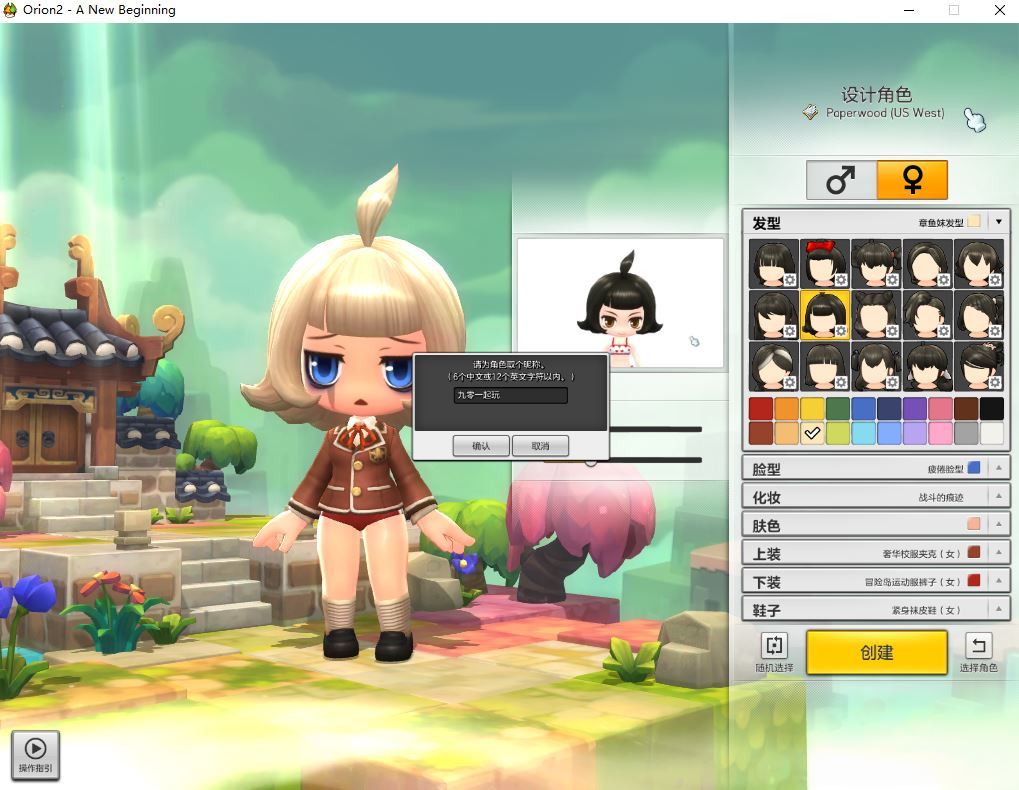The height and width of the screenshot is (790, 1019).
Task: Click the yellow 创建 create button
Action: tap(876, 652)
